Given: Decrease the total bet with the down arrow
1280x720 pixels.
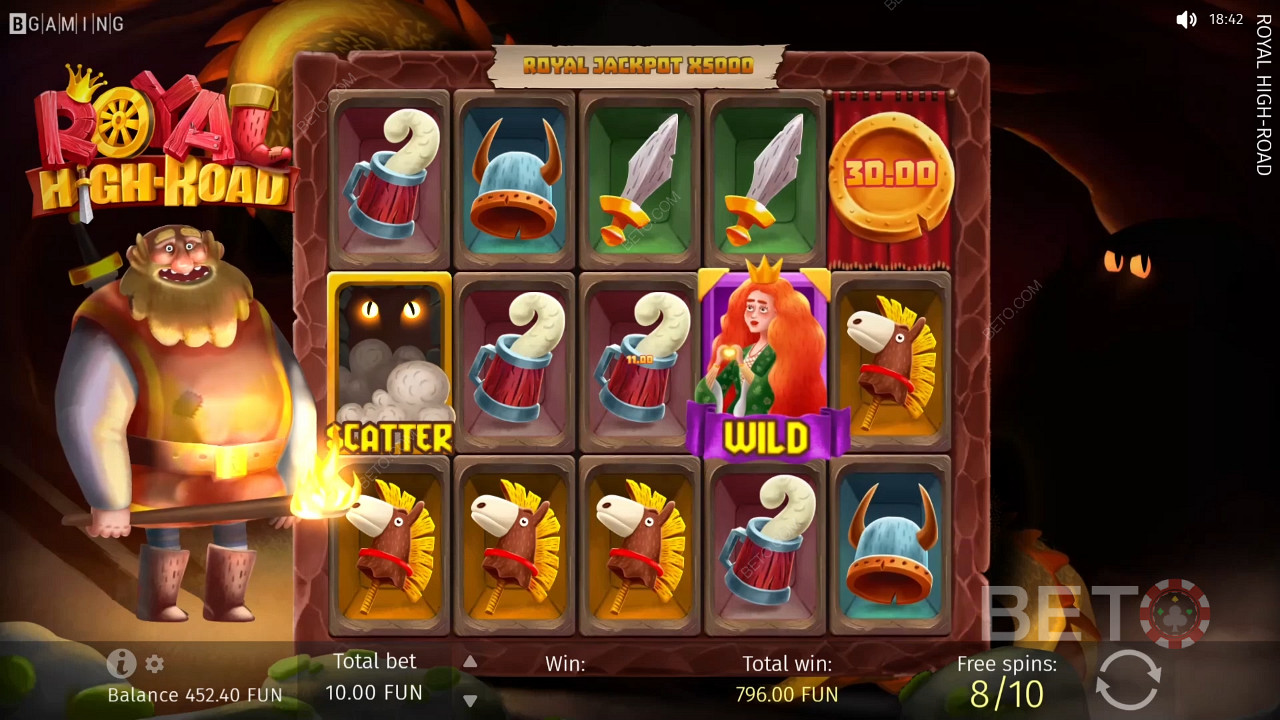Looking at the screenshot, I should 470,700.
